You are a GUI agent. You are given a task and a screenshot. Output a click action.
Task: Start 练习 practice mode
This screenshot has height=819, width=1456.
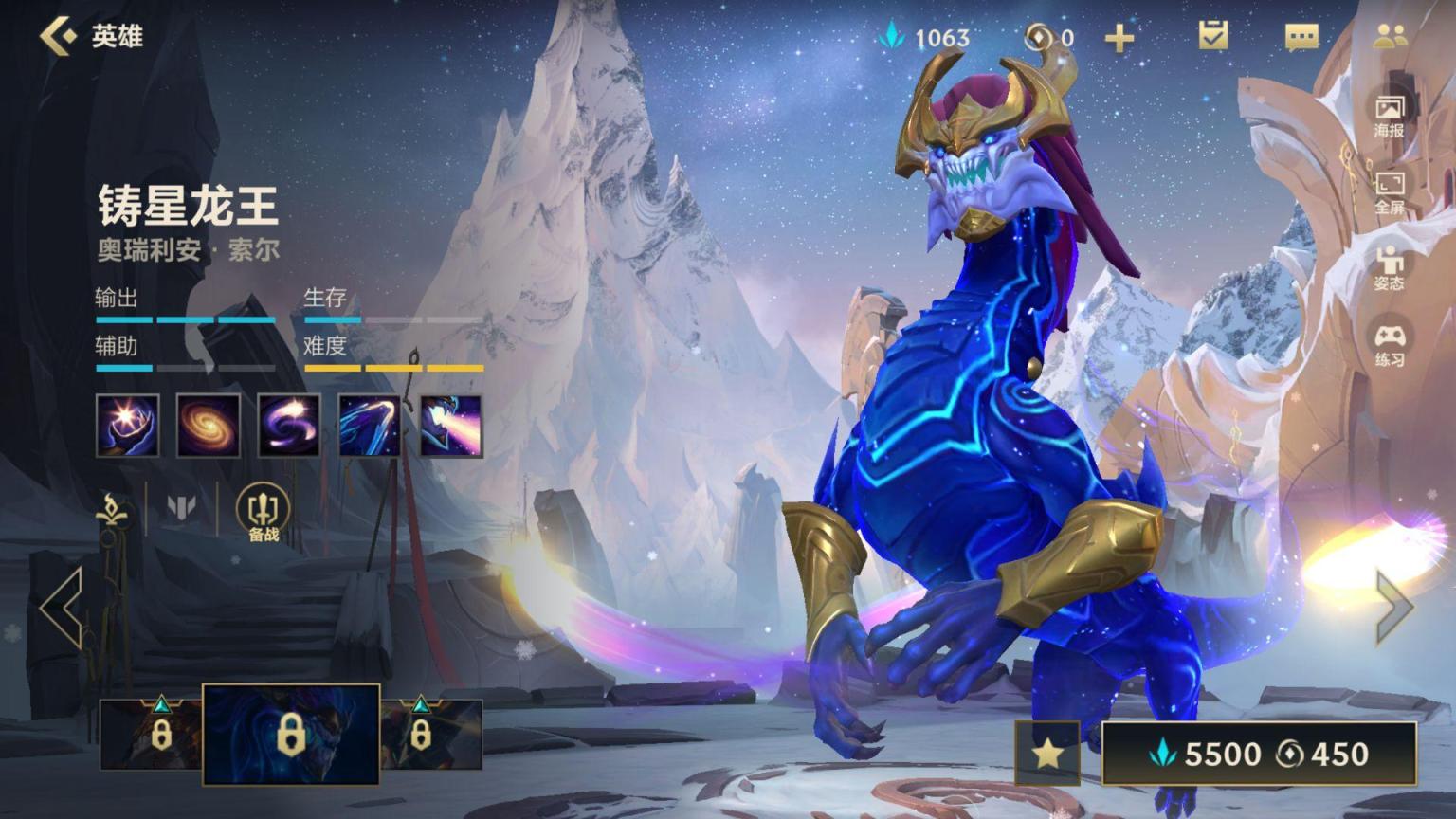pyautogui.click(x=1389, y=345)
